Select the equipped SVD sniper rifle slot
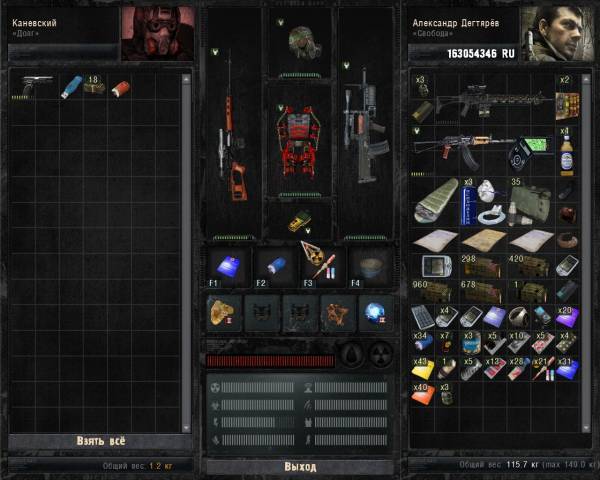This screenshot has width=600, height=480. (x=233, y=140)
